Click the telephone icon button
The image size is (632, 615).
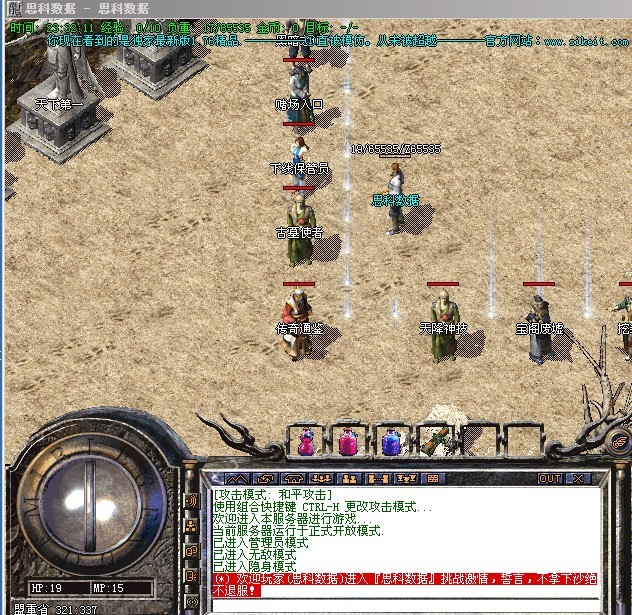coord(293,479)
